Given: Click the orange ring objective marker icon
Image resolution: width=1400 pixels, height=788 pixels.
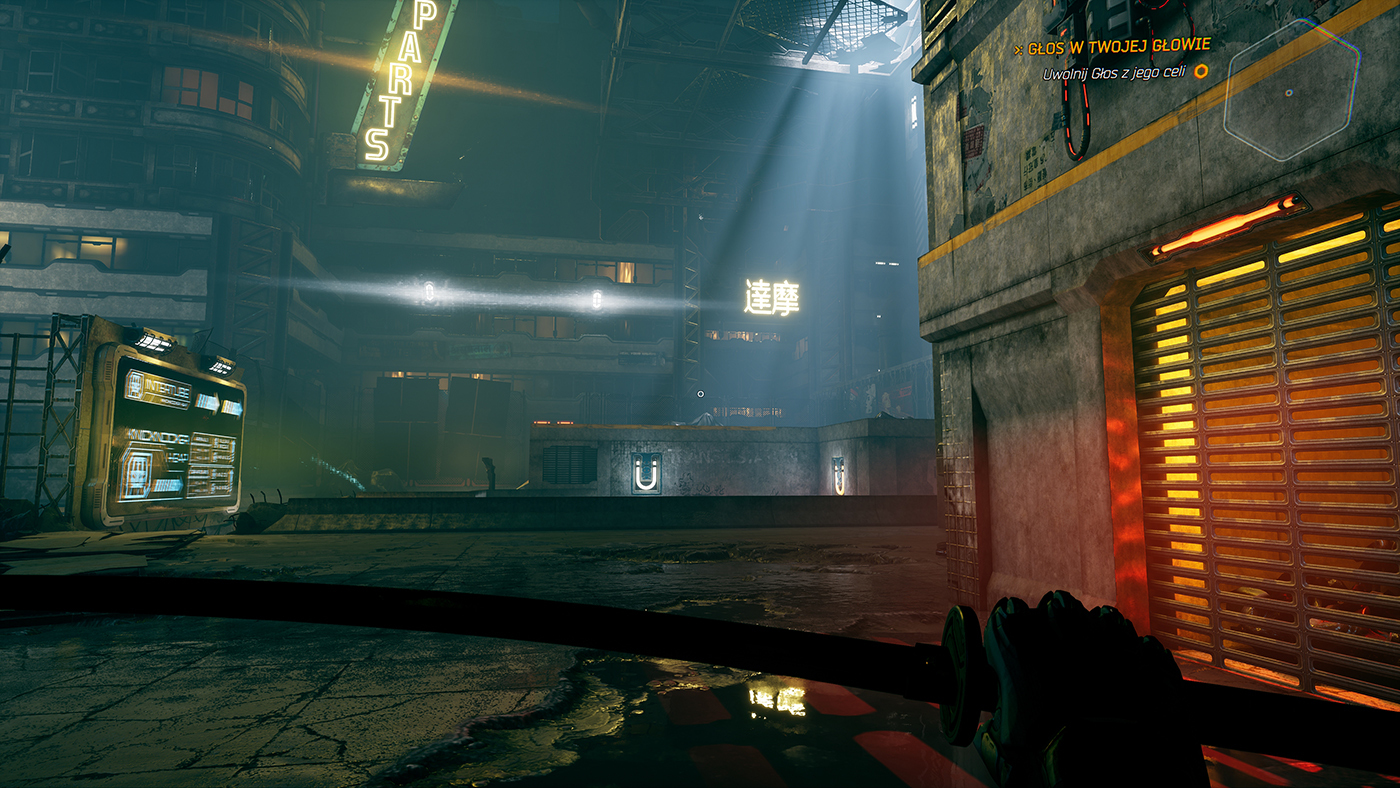Looking at the screenshot, I should tap(1201, 71).
